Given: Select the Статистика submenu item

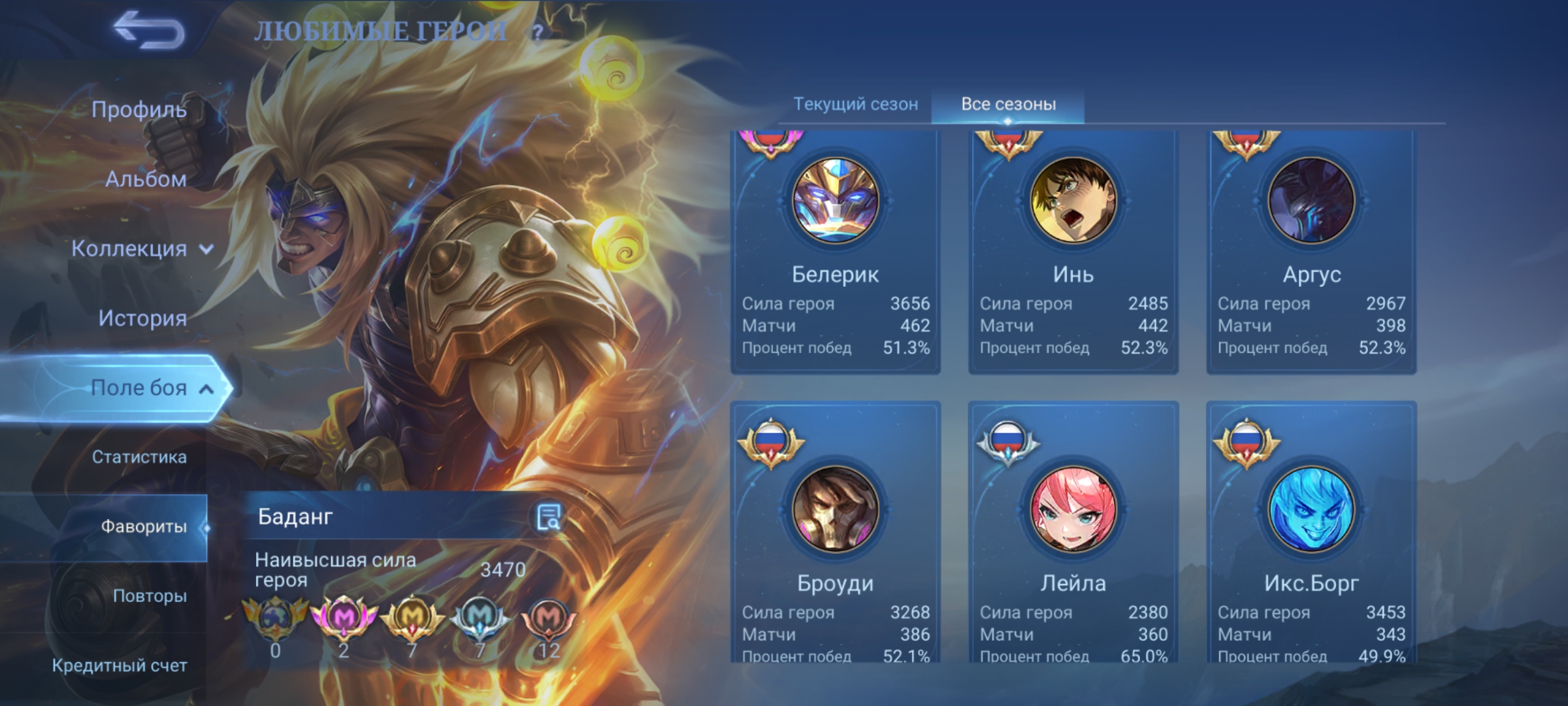Looking at the screenshot, I should [x=139, y=457].
